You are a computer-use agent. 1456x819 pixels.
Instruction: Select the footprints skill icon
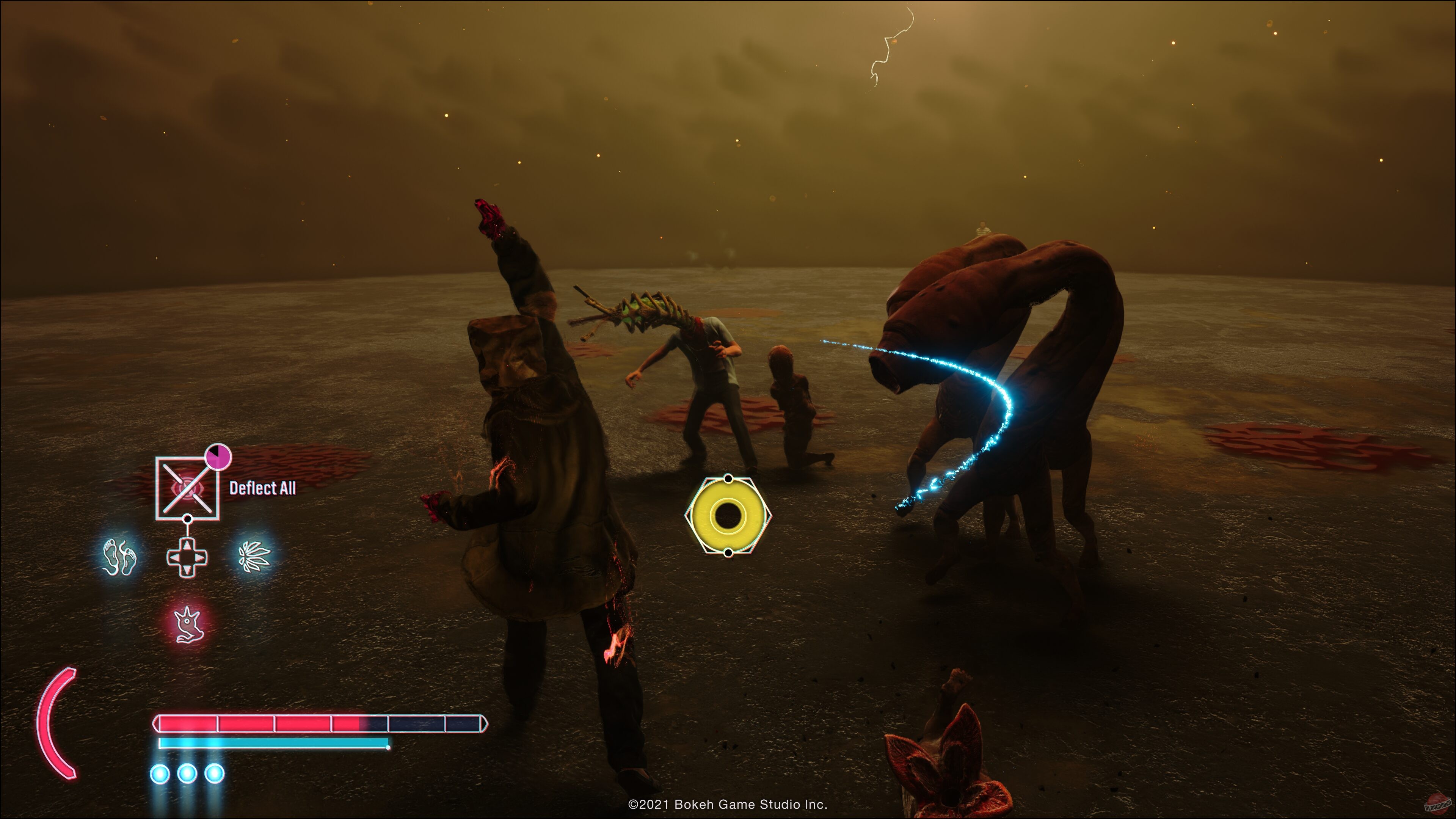click(x=120, y=557)
